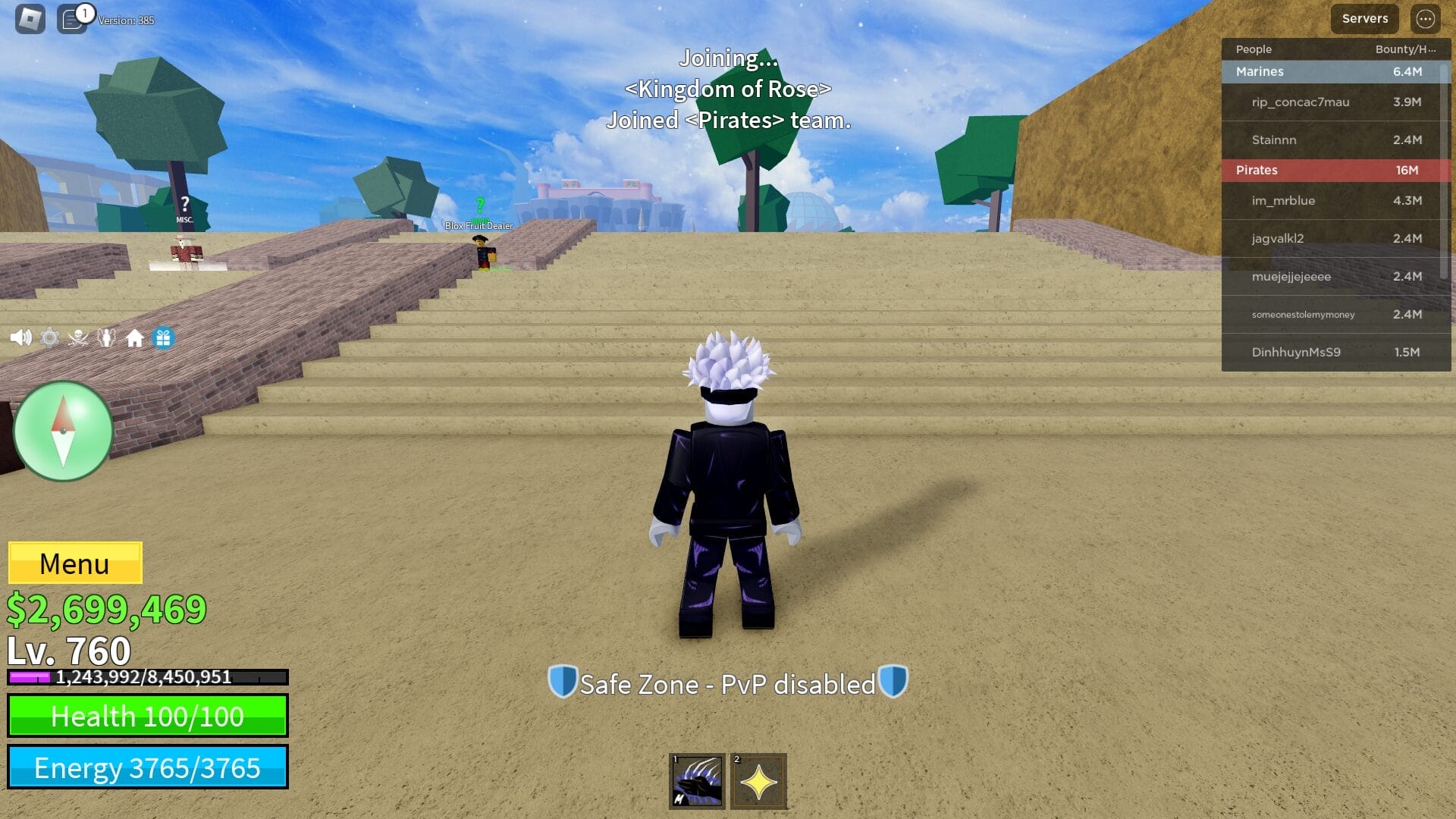Collapse the Marines team section
This screenshot has height=819, width=1456.
click(1259, 71)
